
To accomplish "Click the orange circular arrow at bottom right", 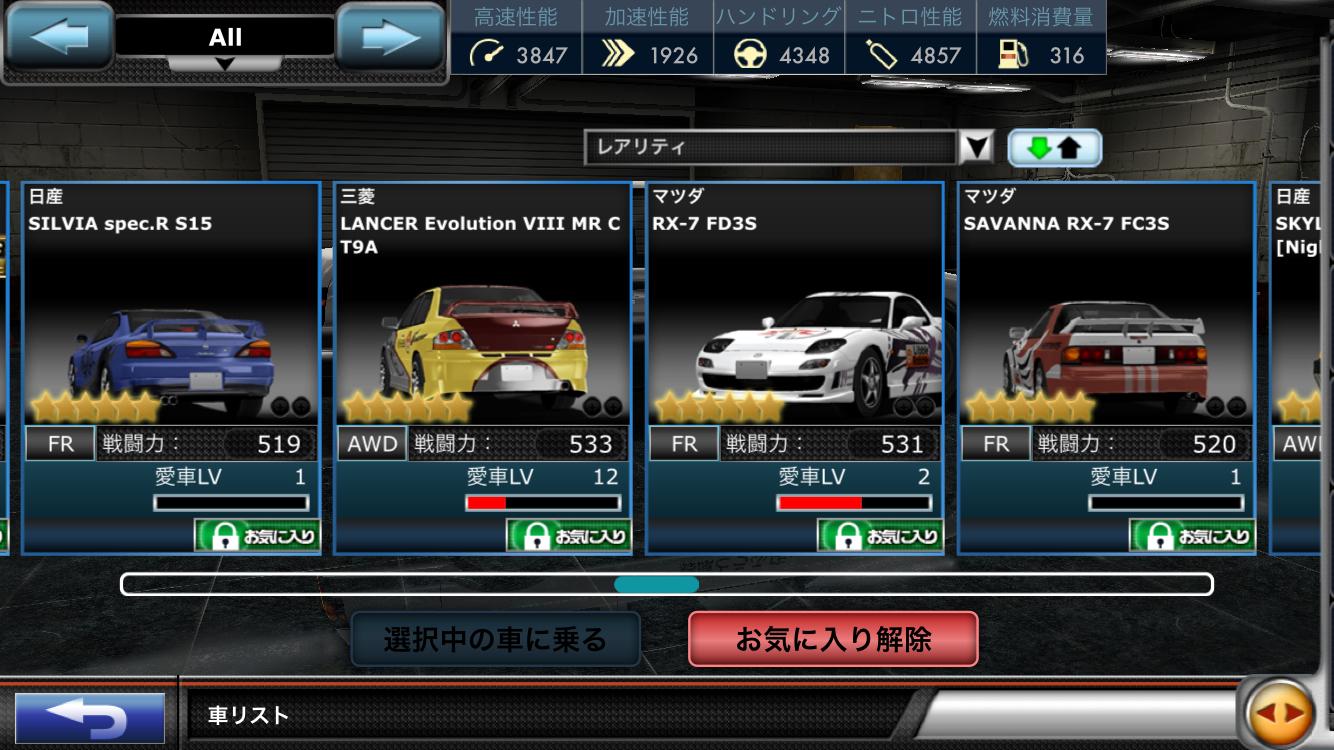I will click(x=1283, y=714).
